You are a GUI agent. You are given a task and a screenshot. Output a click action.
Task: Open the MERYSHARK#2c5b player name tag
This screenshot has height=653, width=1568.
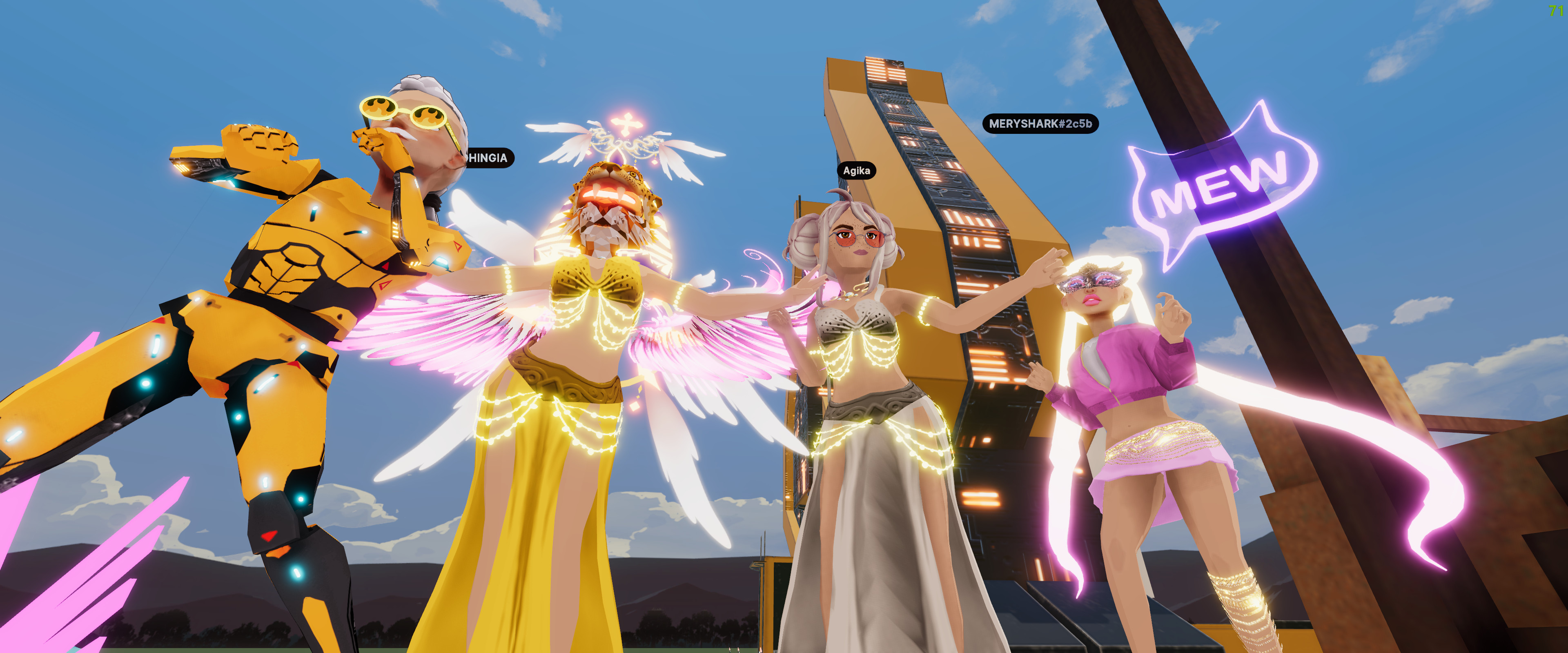[x=1040, y=124]
